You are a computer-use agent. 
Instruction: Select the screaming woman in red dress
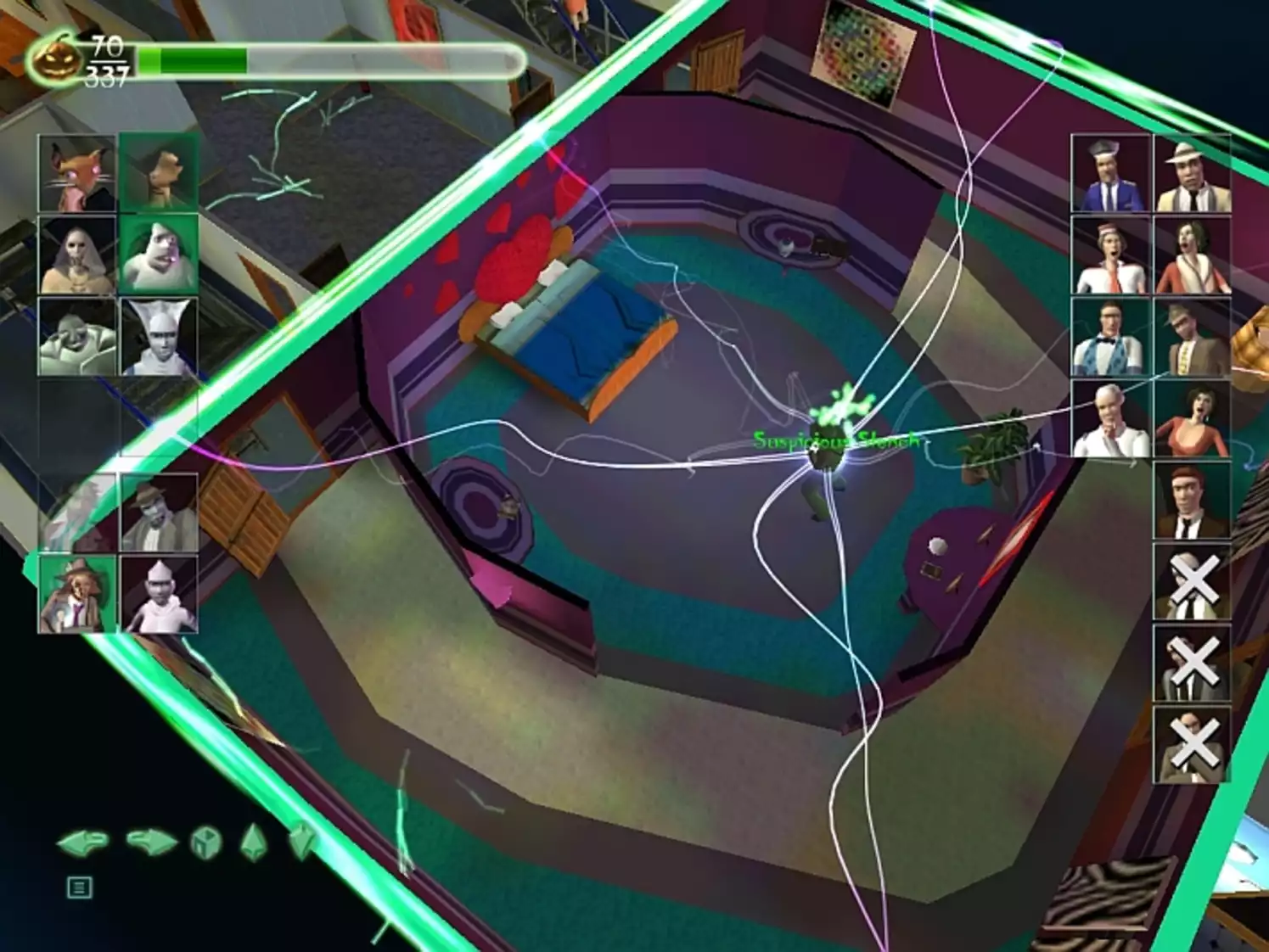tap(1192, 419)
